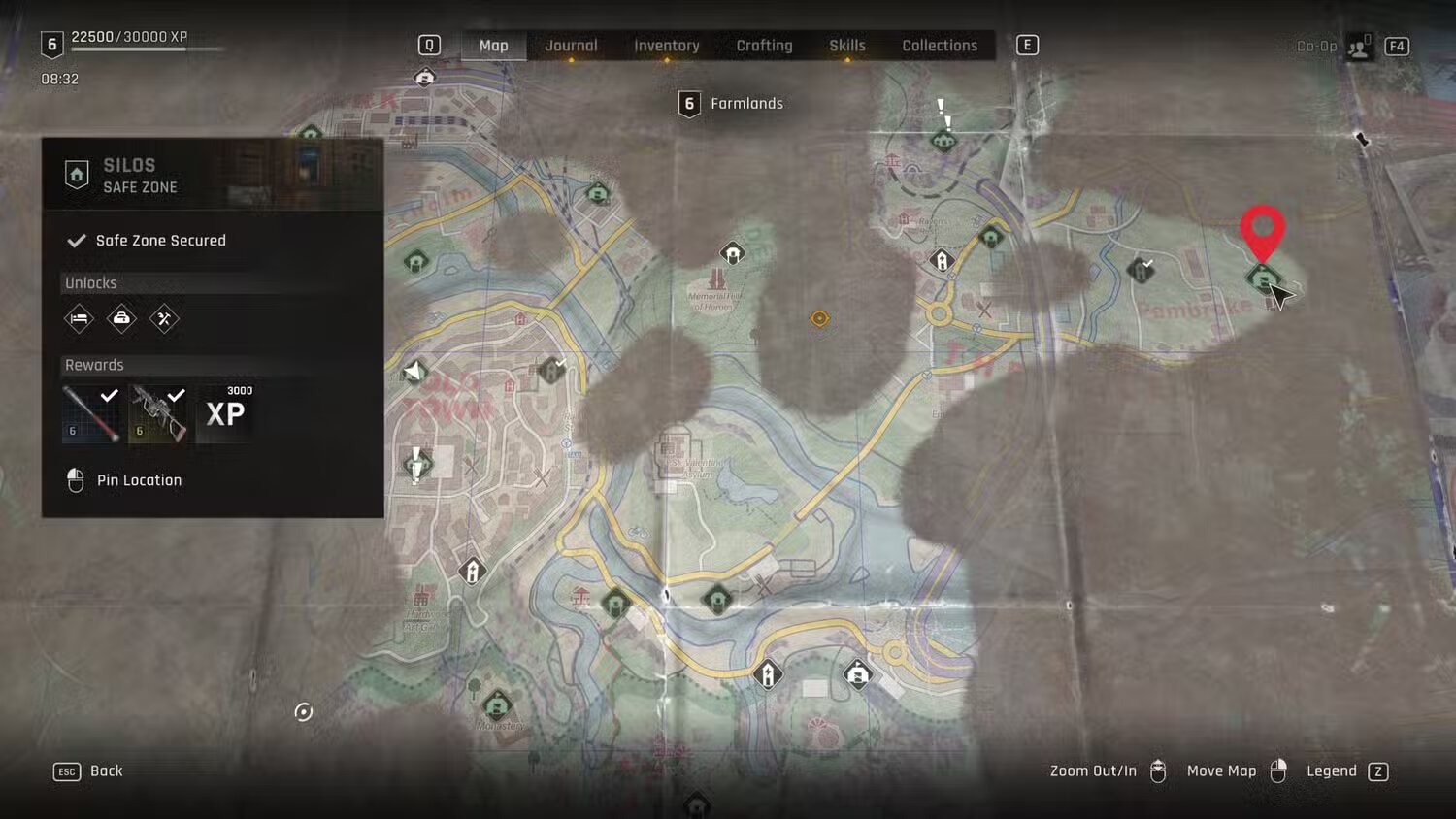Open the Co-Op players icon
The width and height of the screenshot is (1456, 819).
pyautogui.click(x=1358, y=47)
